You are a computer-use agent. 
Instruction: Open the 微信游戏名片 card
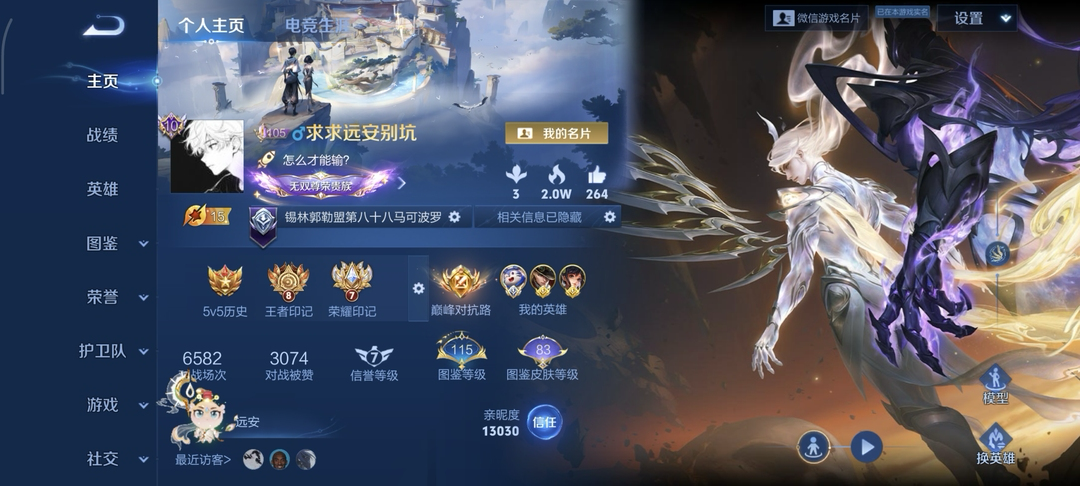817,18
